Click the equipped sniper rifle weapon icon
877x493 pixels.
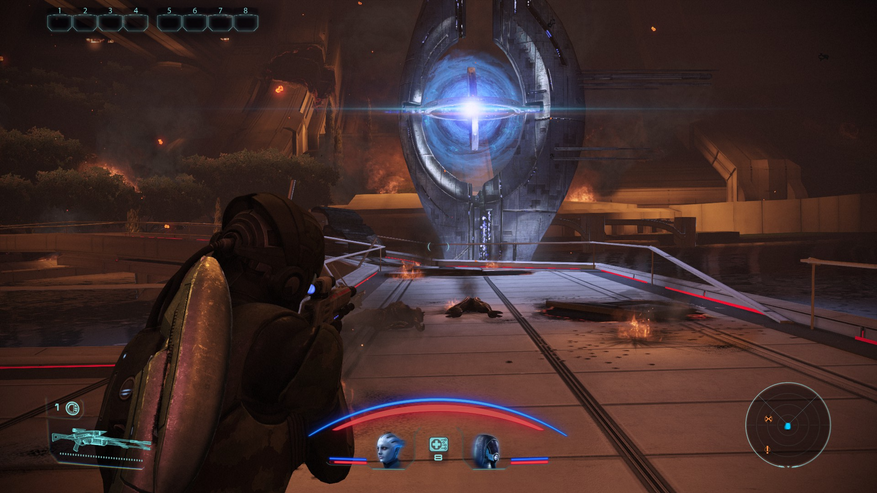pyautogui.click(x=98, y=440)
